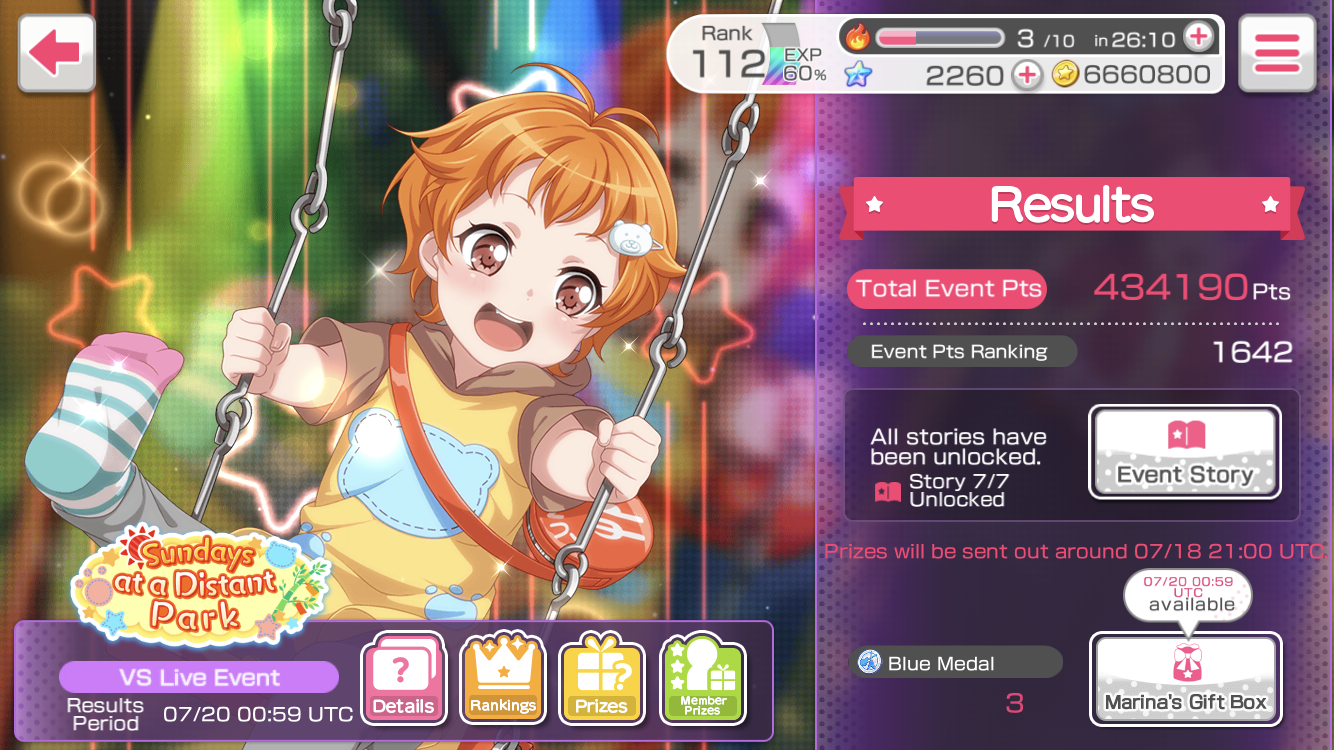Show event Details
Viewport: 1334px width, 750px height.
[x=402, y=679]
